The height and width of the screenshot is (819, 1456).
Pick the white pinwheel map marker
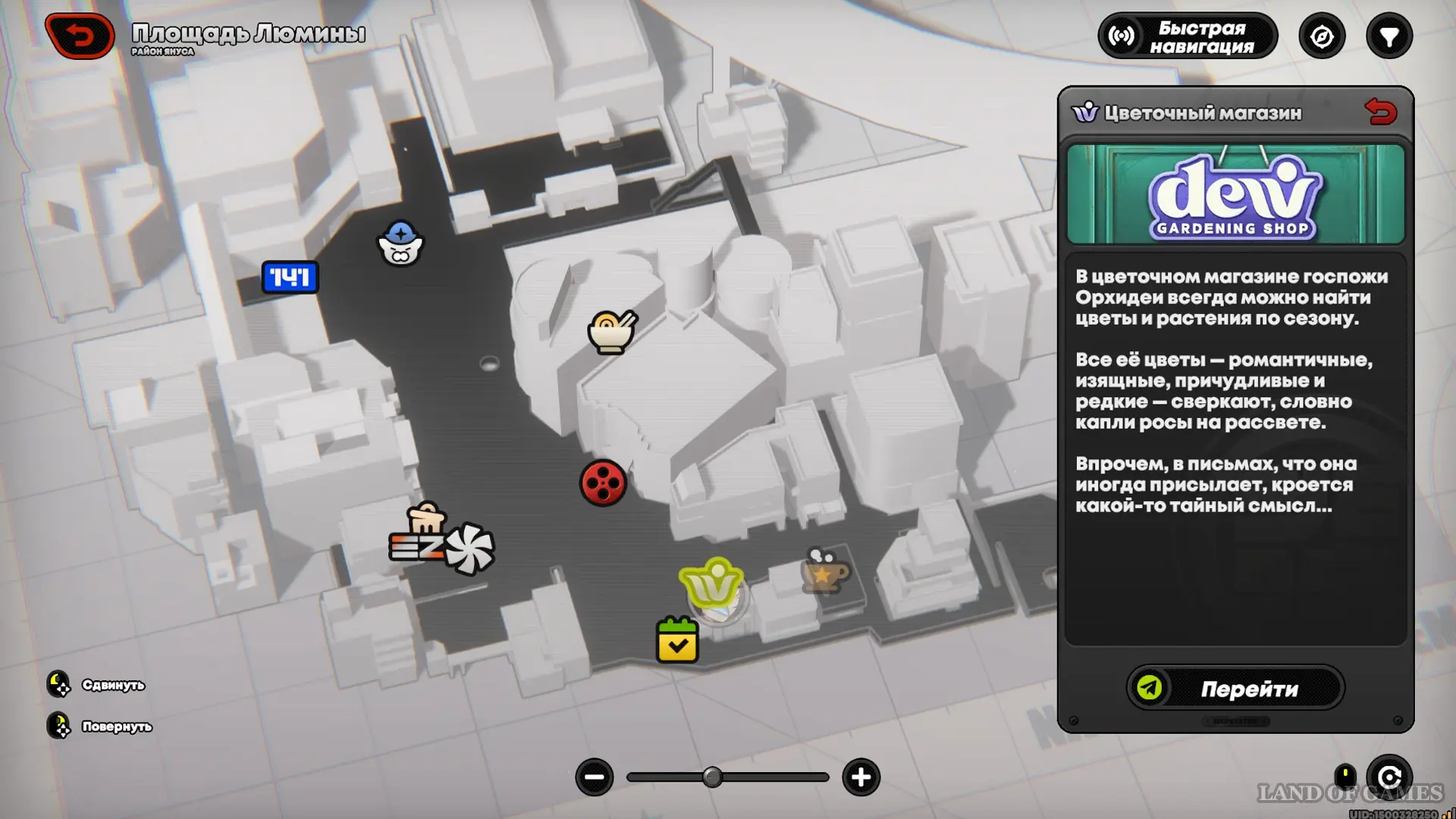click(x=470, y=548)
